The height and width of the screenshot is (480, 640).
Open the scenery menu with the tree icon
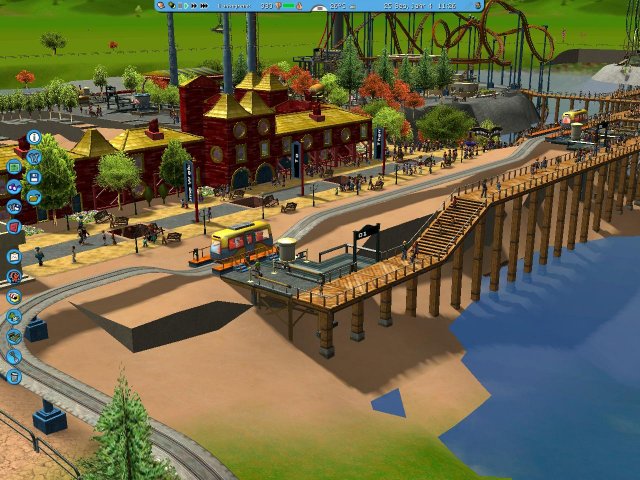[14, 317]
